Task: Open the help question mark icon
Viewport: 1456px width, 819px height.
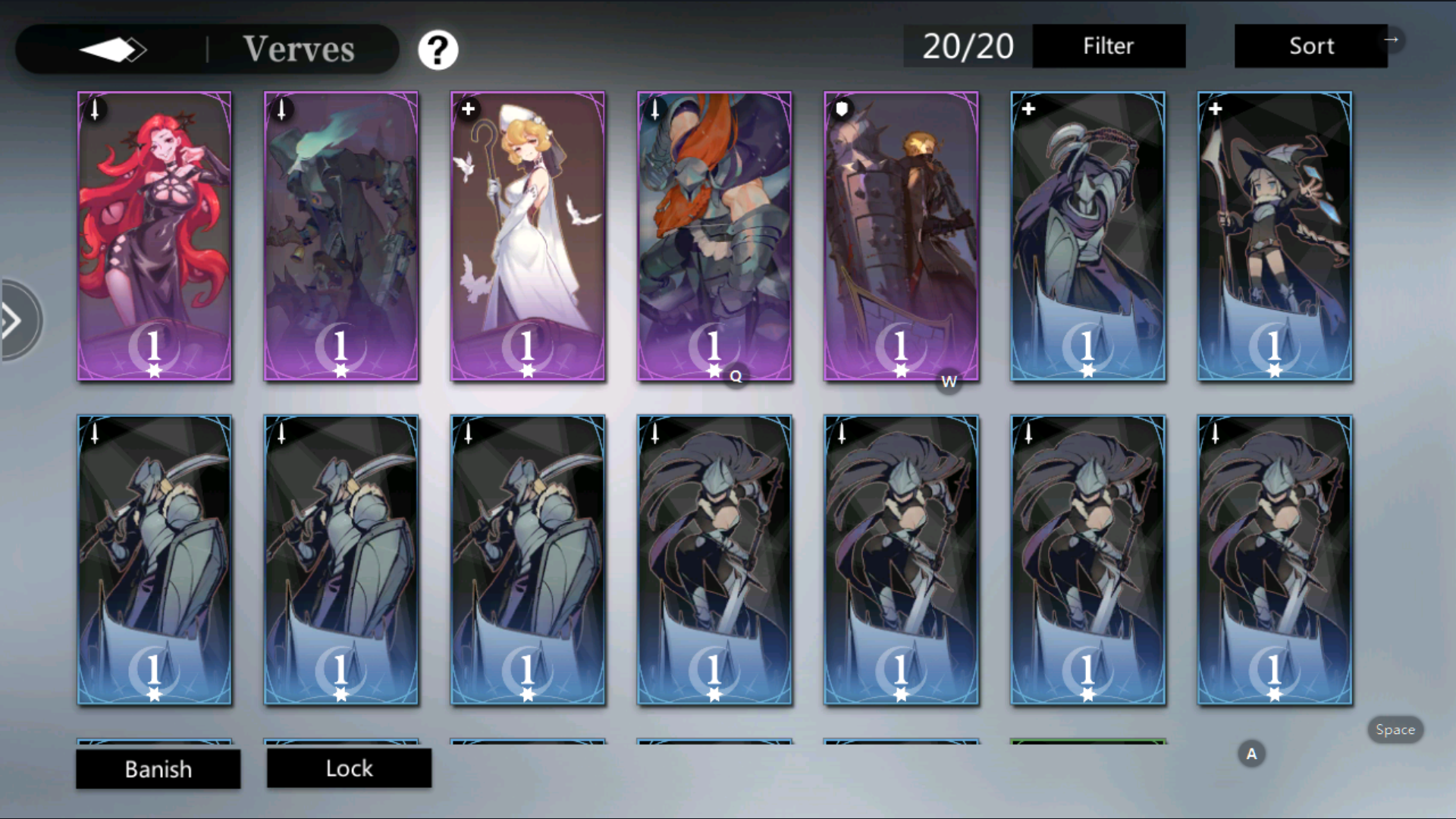Action: pyautogui.click(x=438, y=49)
